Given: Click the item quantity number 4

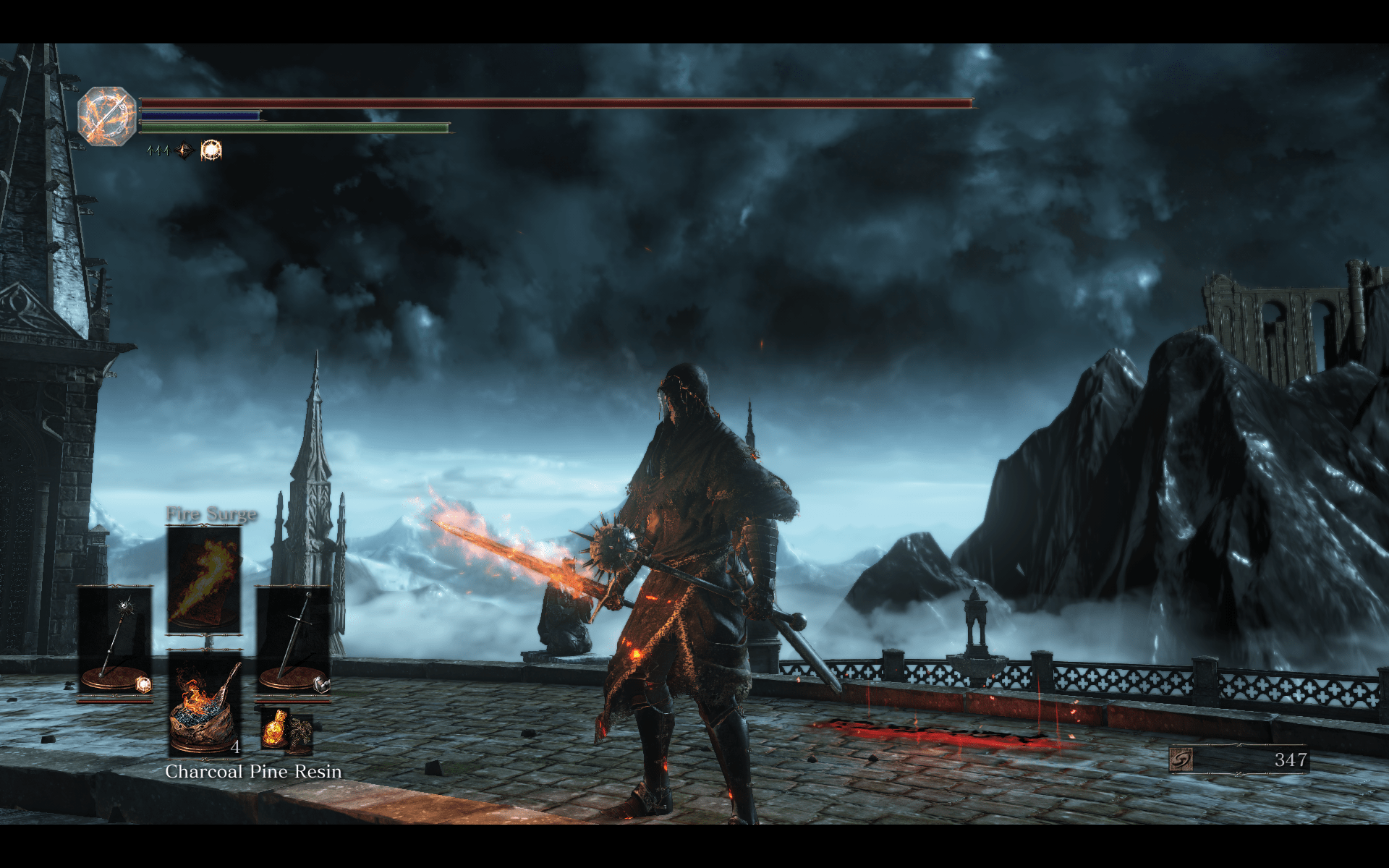Looking at the screenshot, I should click(236, 748).
